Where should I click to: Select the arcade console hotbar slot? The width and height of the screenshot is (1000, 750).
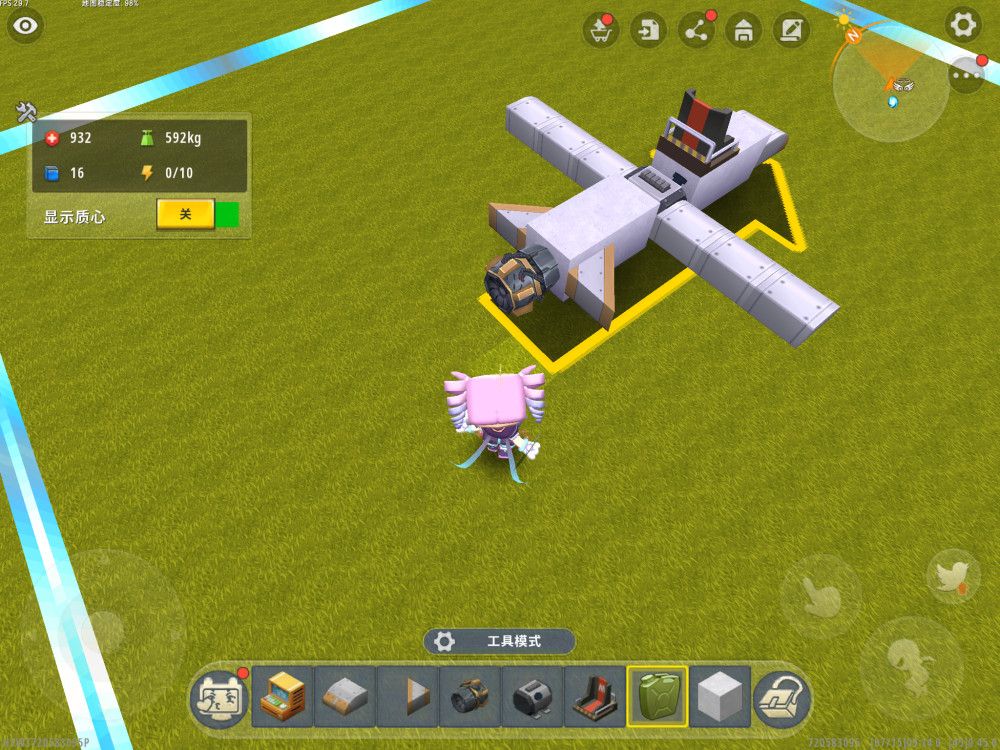click(282, 696)
